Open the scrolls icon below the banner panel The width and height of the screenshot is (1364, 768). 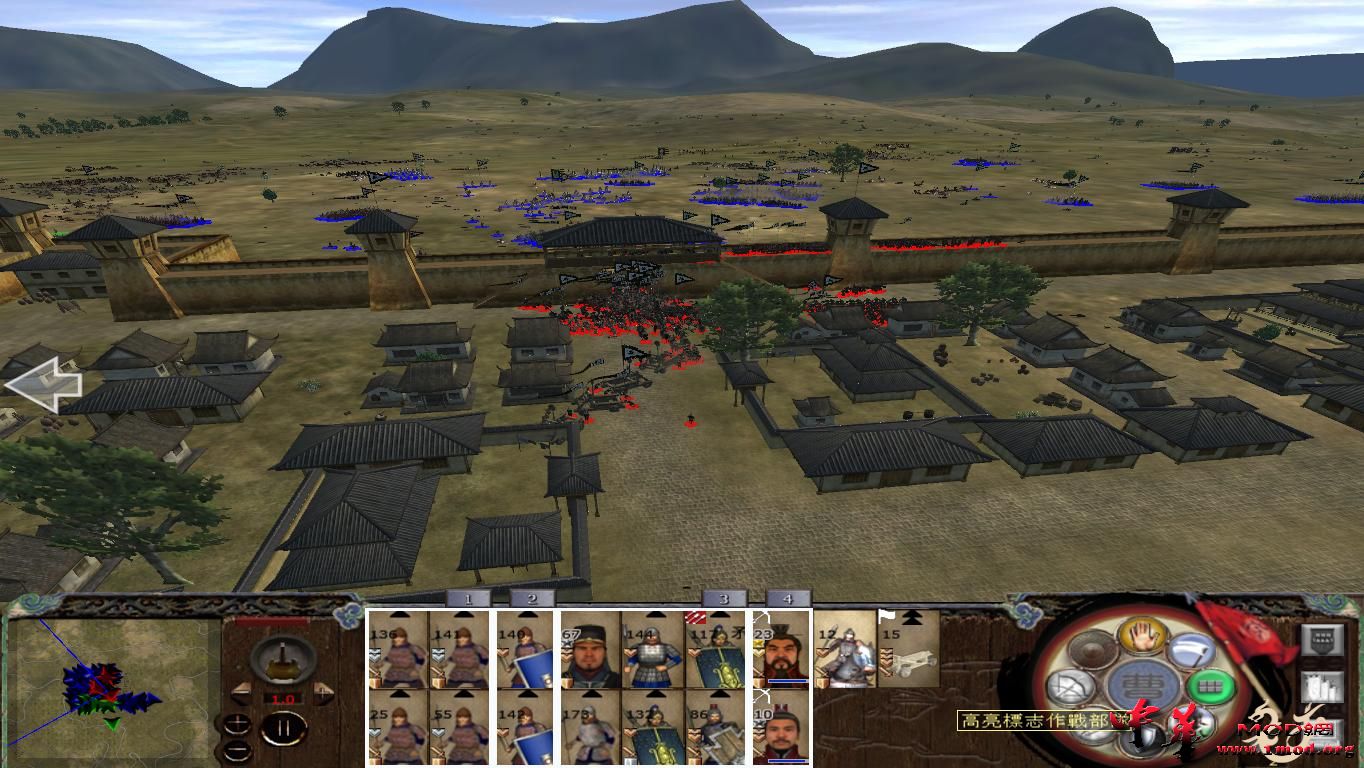[x=1323, y=687]
